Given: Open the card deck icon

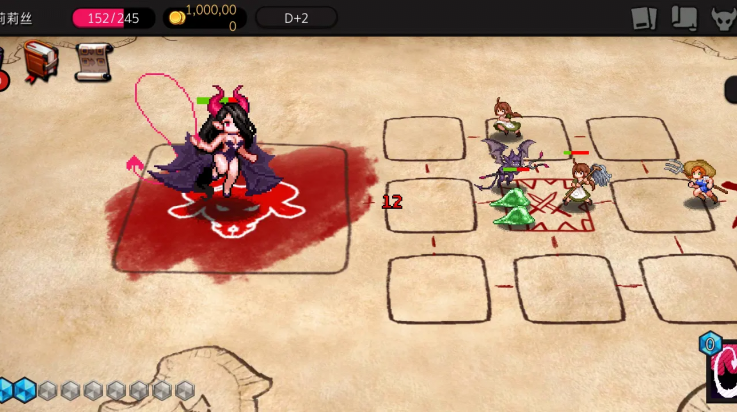Looking at the screenshot, I should [x=644, y=18].
